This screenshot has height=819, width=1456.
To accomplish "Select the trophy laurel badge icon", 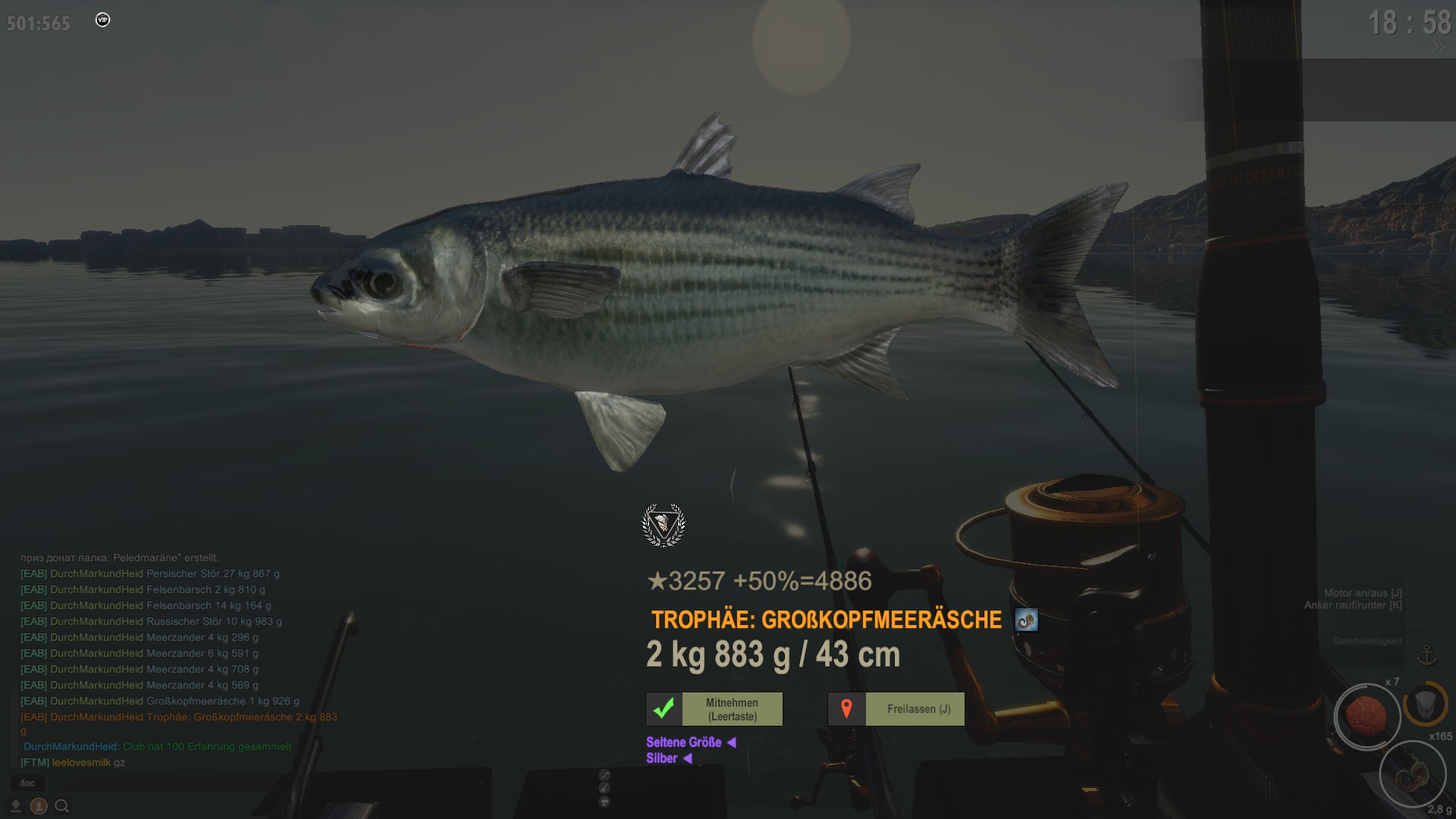I will [x=664, y=525].
